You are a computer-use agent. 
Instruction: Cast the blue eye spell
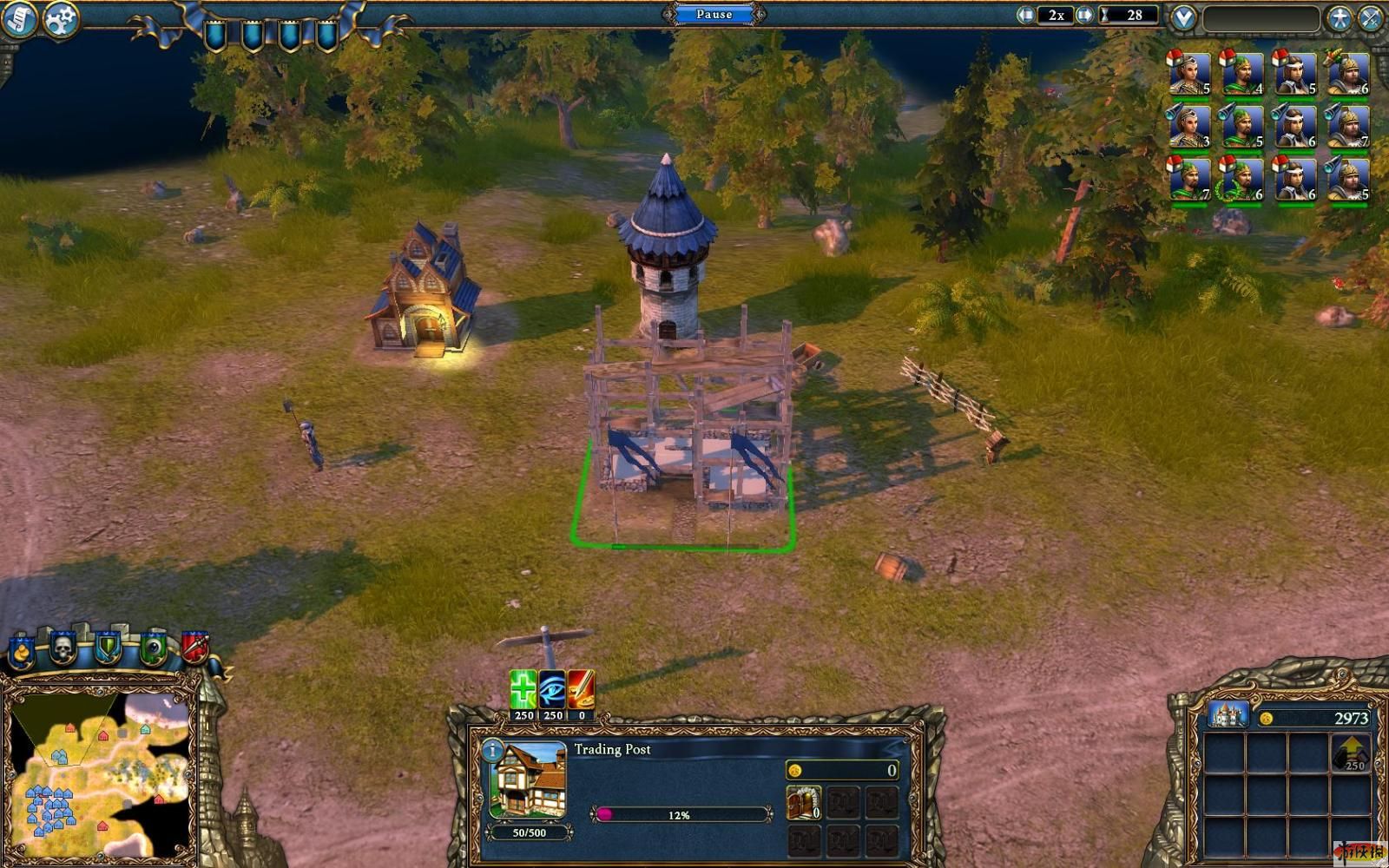click(552, 690)
